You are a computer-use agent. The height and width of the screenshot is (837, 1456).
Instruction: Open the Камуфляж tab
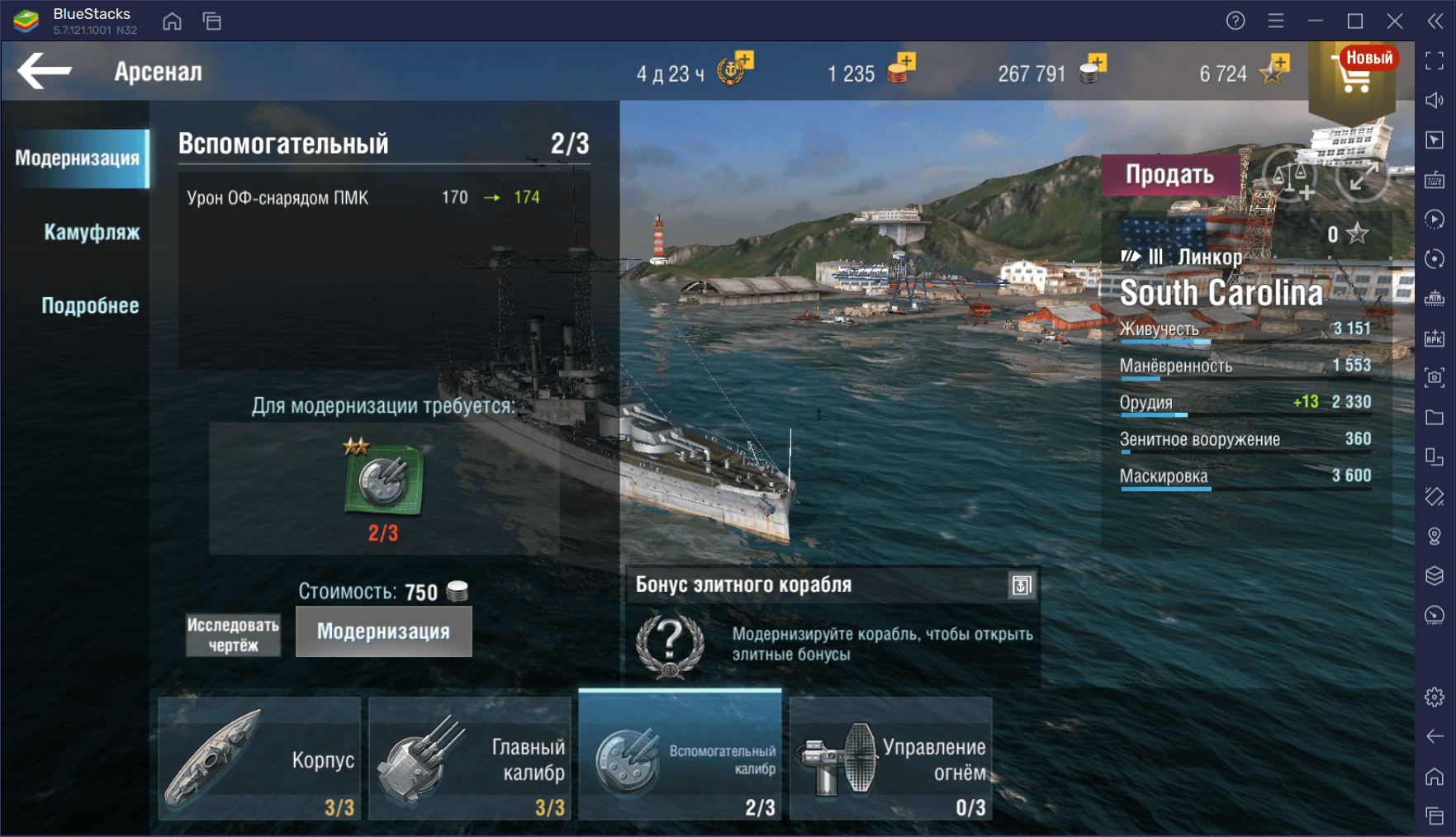[91, 232]
